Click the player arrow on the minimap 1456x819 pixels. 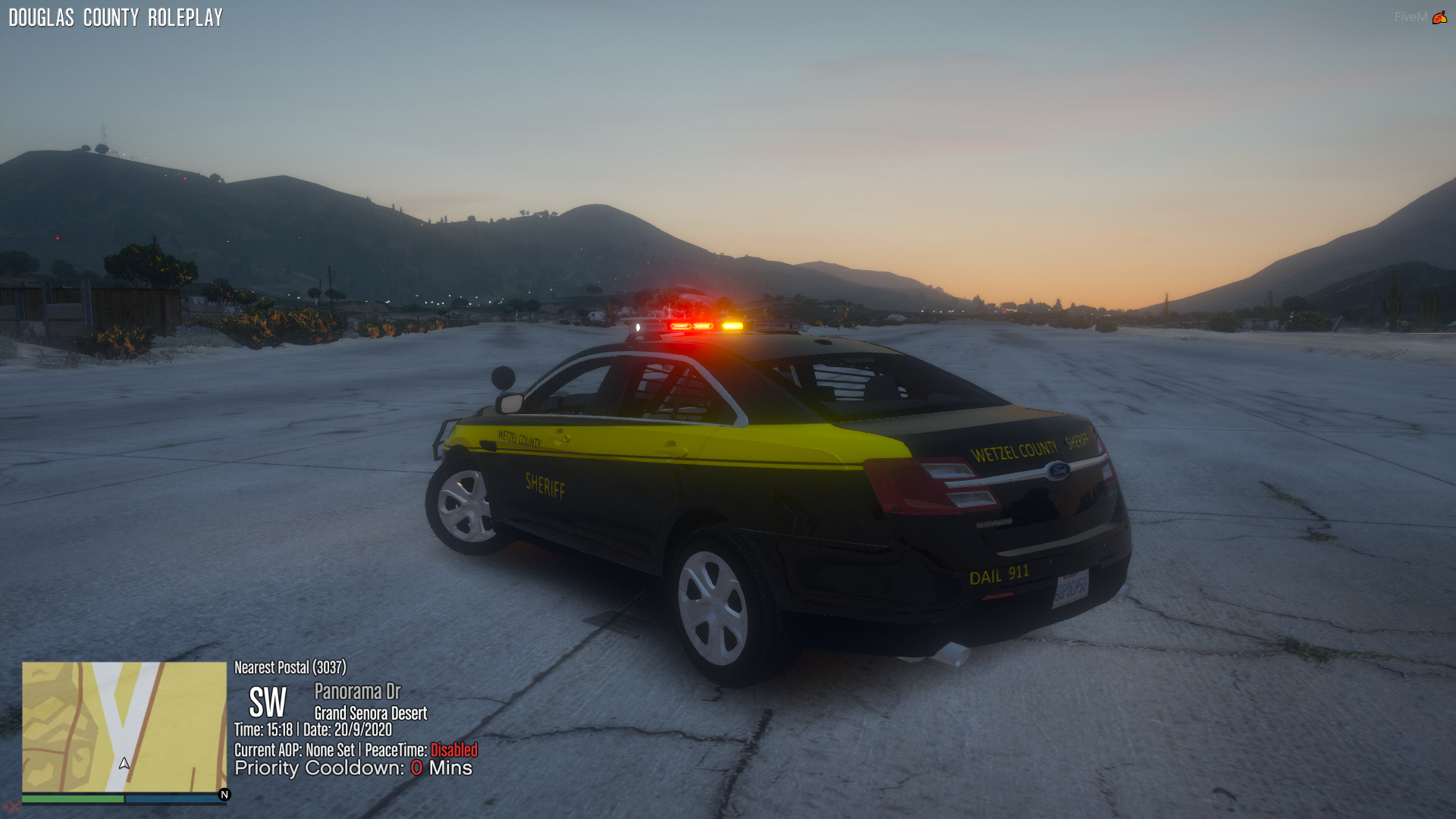124,763
